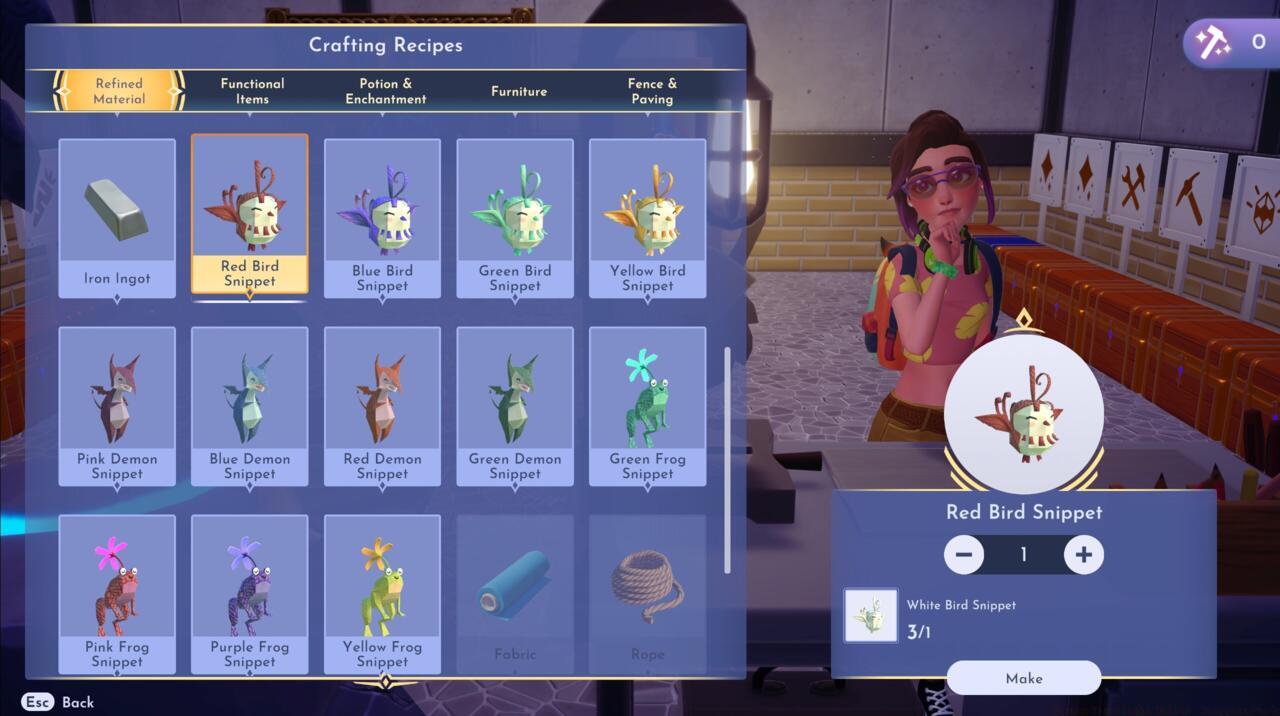Open the Potion & Enchantment tab
Image resolution: width=1280 pixels, height=716 pixels.
click(386, 91)
